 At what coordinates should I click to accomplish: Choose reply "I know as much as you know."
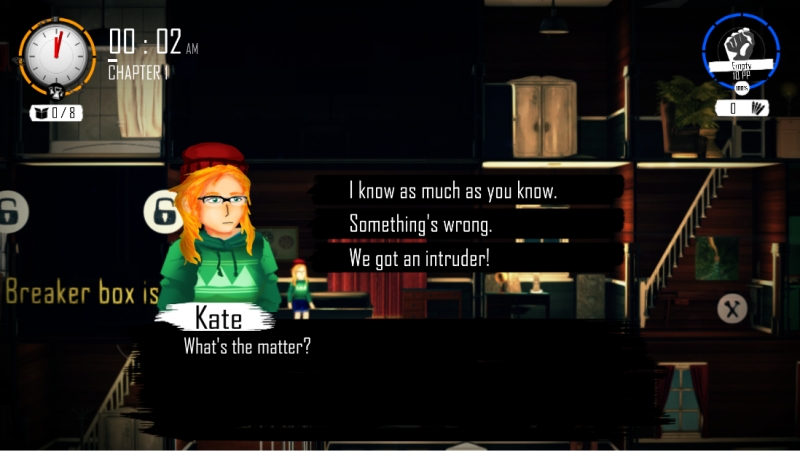452,190
